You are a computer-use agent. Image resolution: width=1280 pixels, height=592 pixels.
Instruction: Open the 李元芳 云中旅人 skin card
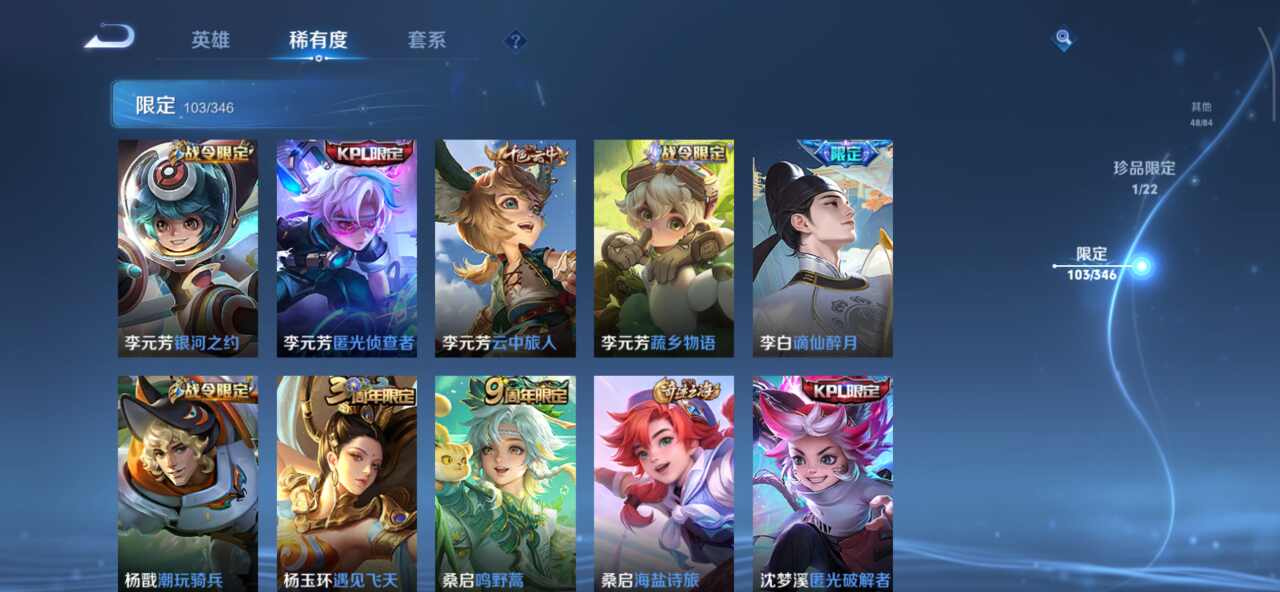click(505, 248)
